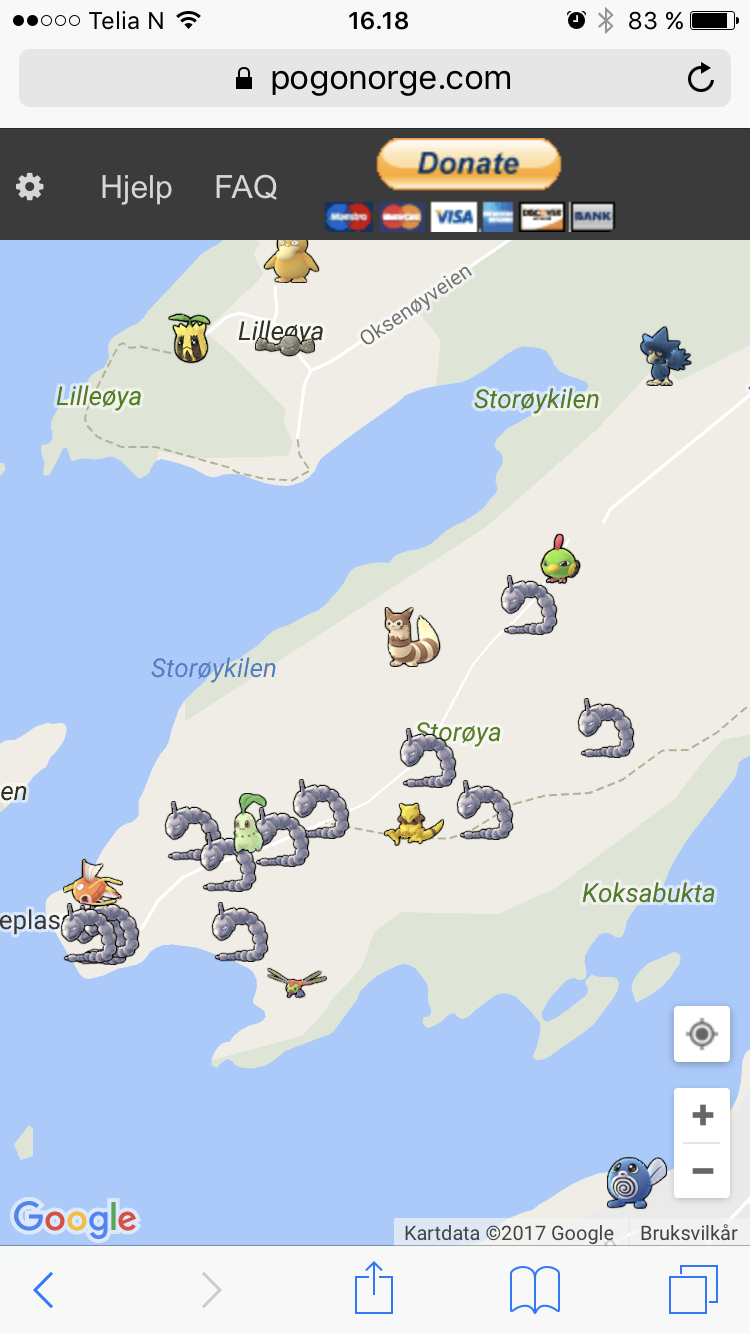Screen dimensions: 750x1334
Task: Tap the Poliwag marker in the water
Action: click(x=634, y=1181)
